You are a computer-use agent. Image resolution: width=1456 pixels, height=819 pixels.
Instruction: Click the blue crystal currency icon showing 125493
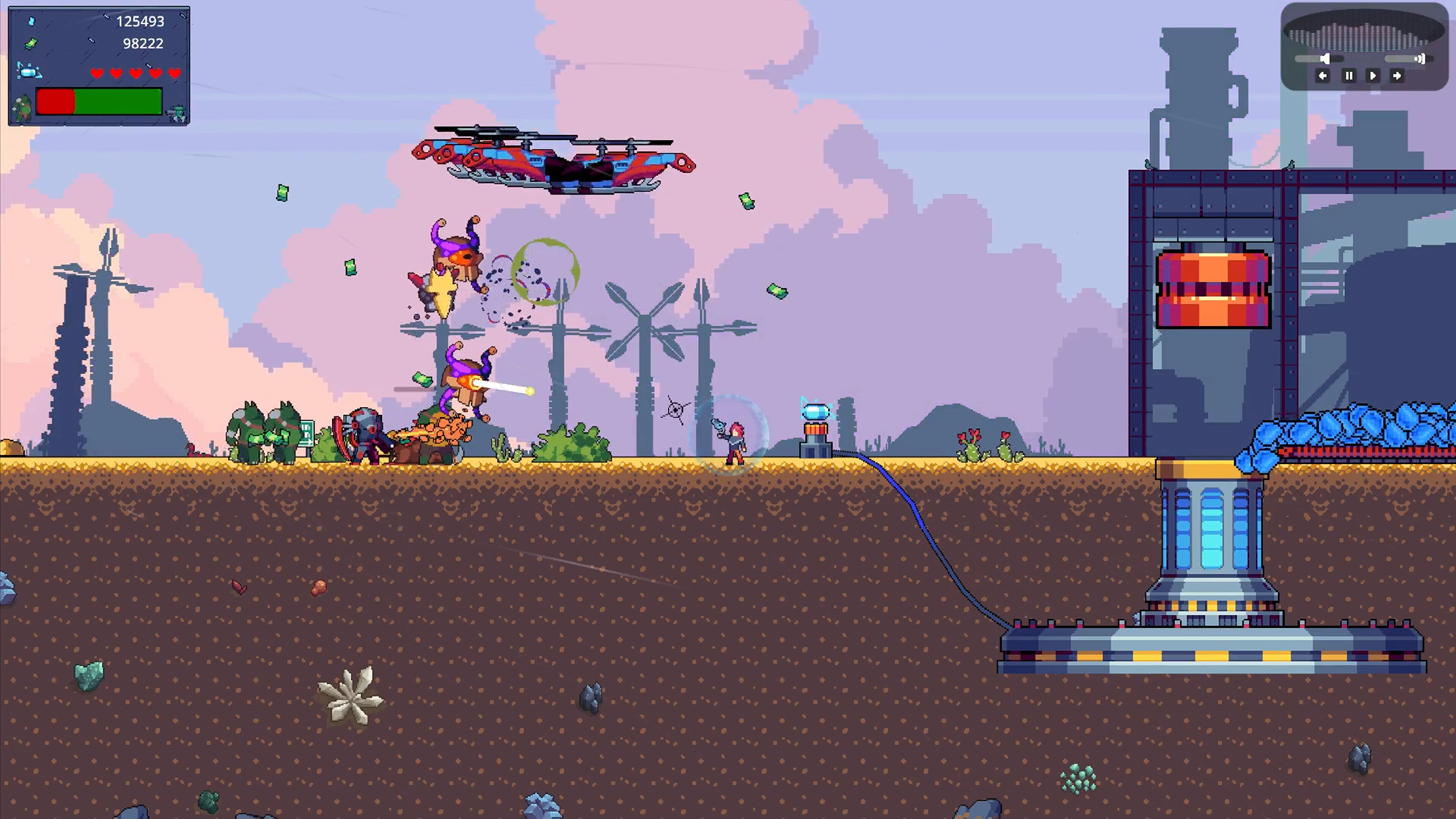(31, 21)
